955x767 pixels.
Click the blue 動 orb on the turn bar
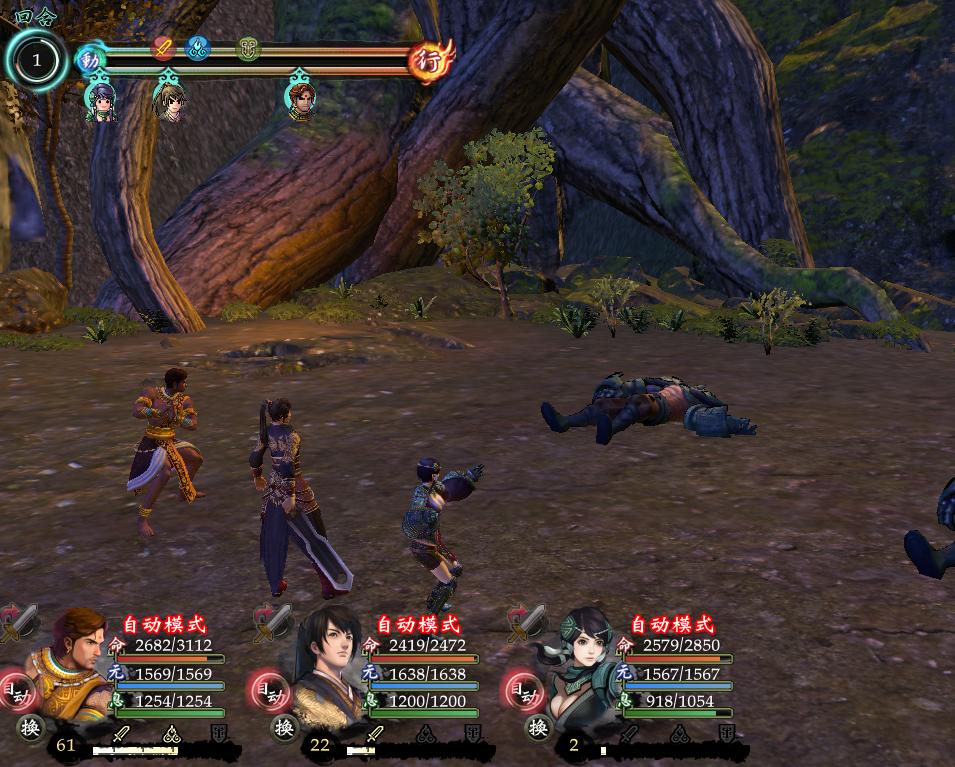click(91, 60)
